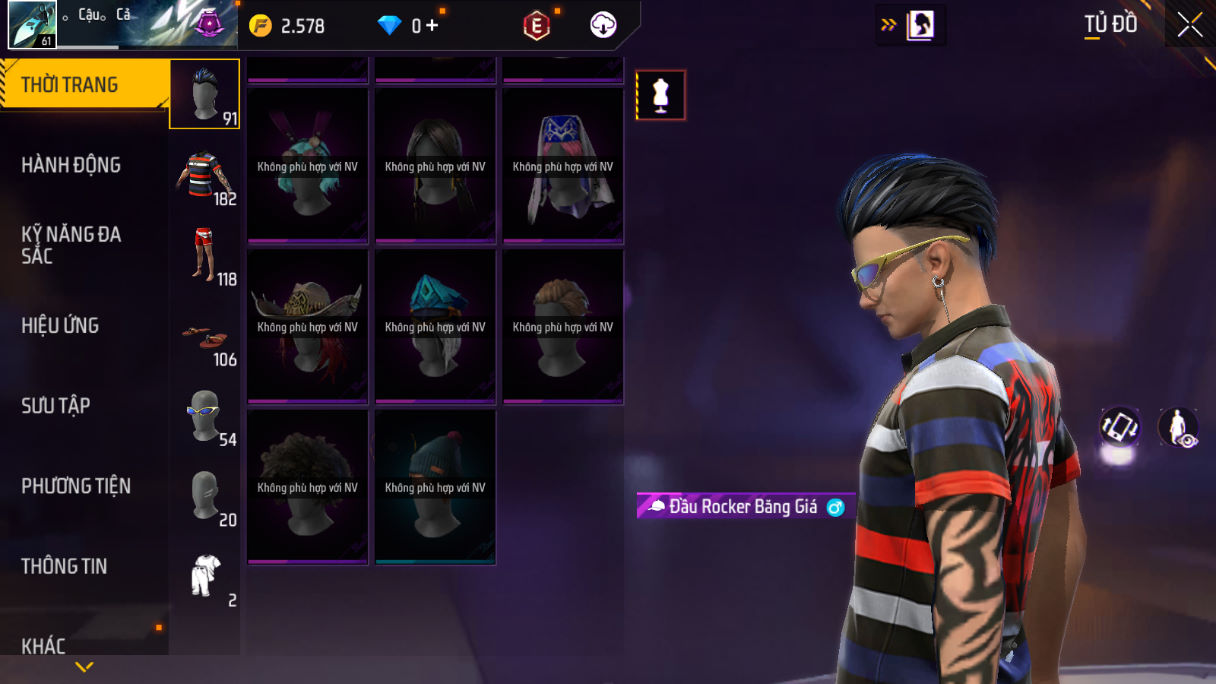Open the HIỆU ỨNG section
This screenshot has width=1216, height=684.
tap(60, 326)
